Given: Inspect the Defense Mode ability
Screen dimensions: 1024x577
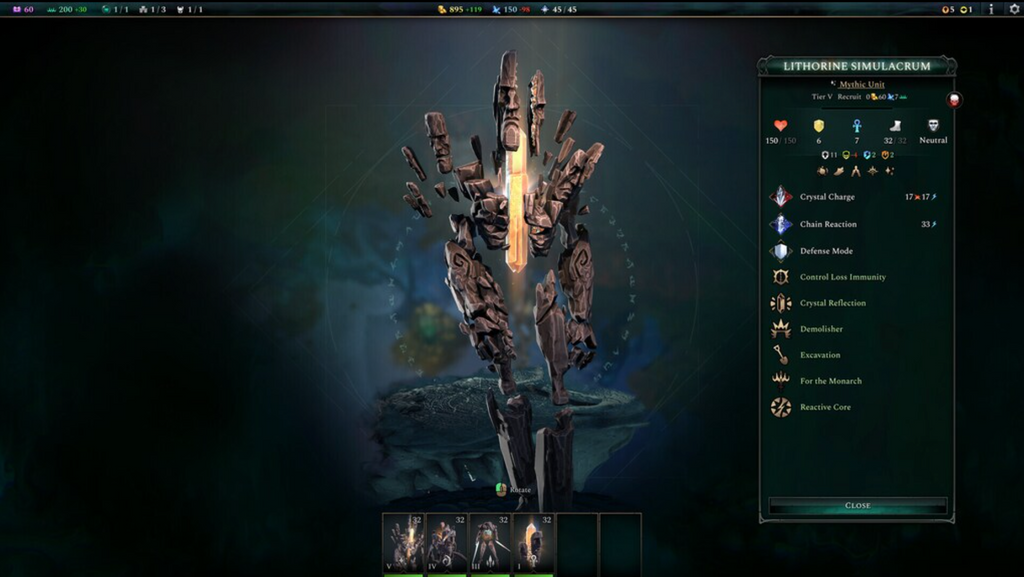Looking at the screenshot, I should 826,251.
